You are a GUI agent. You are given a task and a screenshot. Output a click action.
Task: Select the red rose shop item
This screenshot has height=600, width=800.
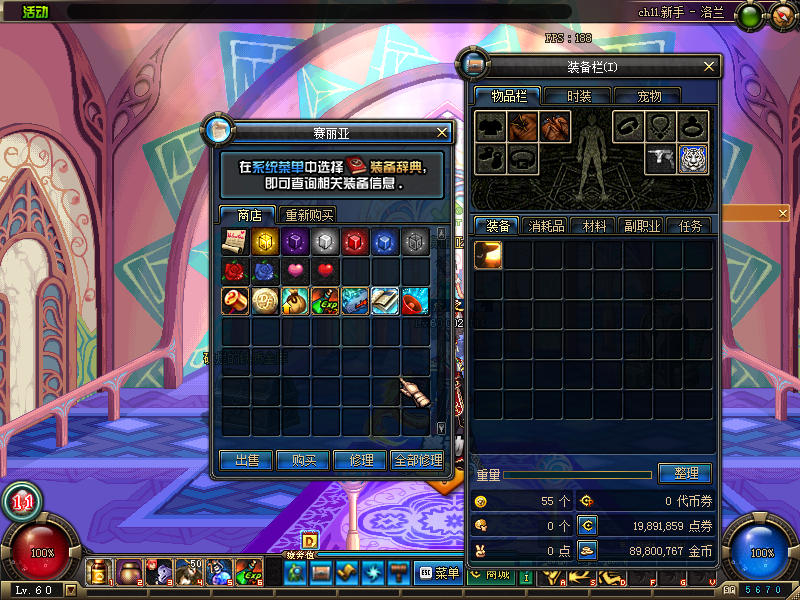[236, 271]
